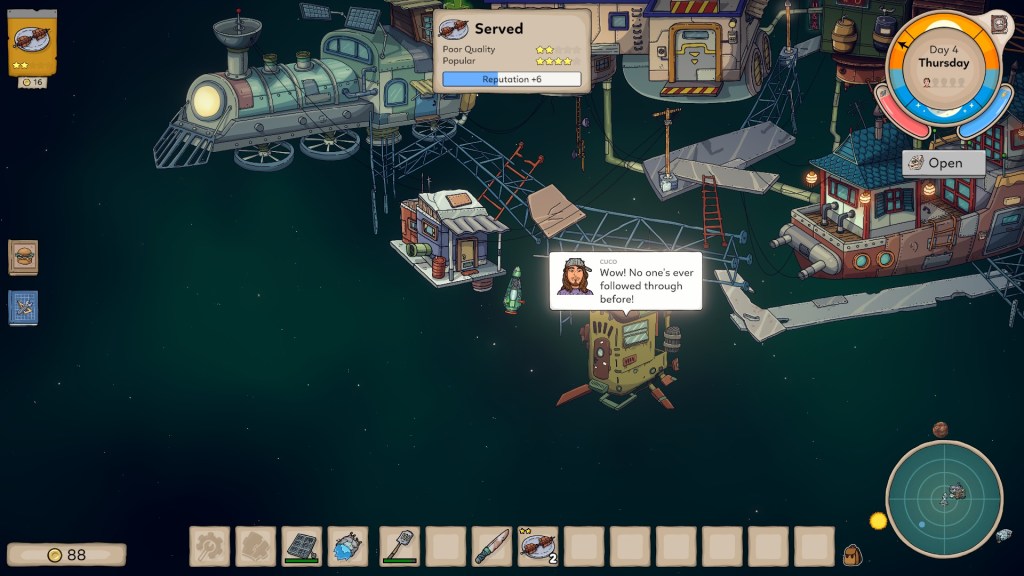Select the solar panel hotbar slot
The width and height of the screenshot is (1024, 576).
point(302,546)
